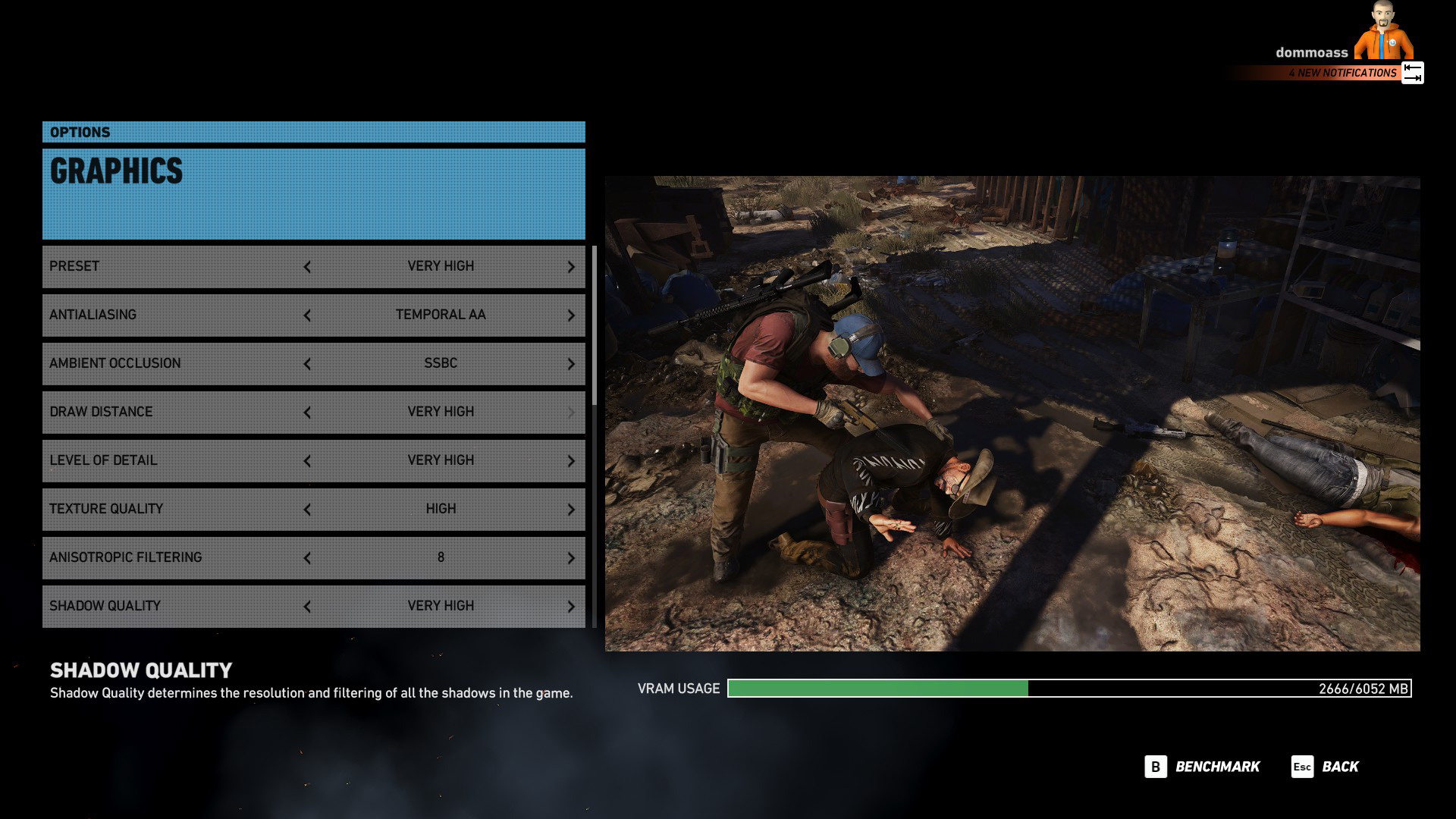Image resolution: width=1456 pixels, height=819 pixels.
Task: Run the Benchmark
Action: pos(1203,767)
